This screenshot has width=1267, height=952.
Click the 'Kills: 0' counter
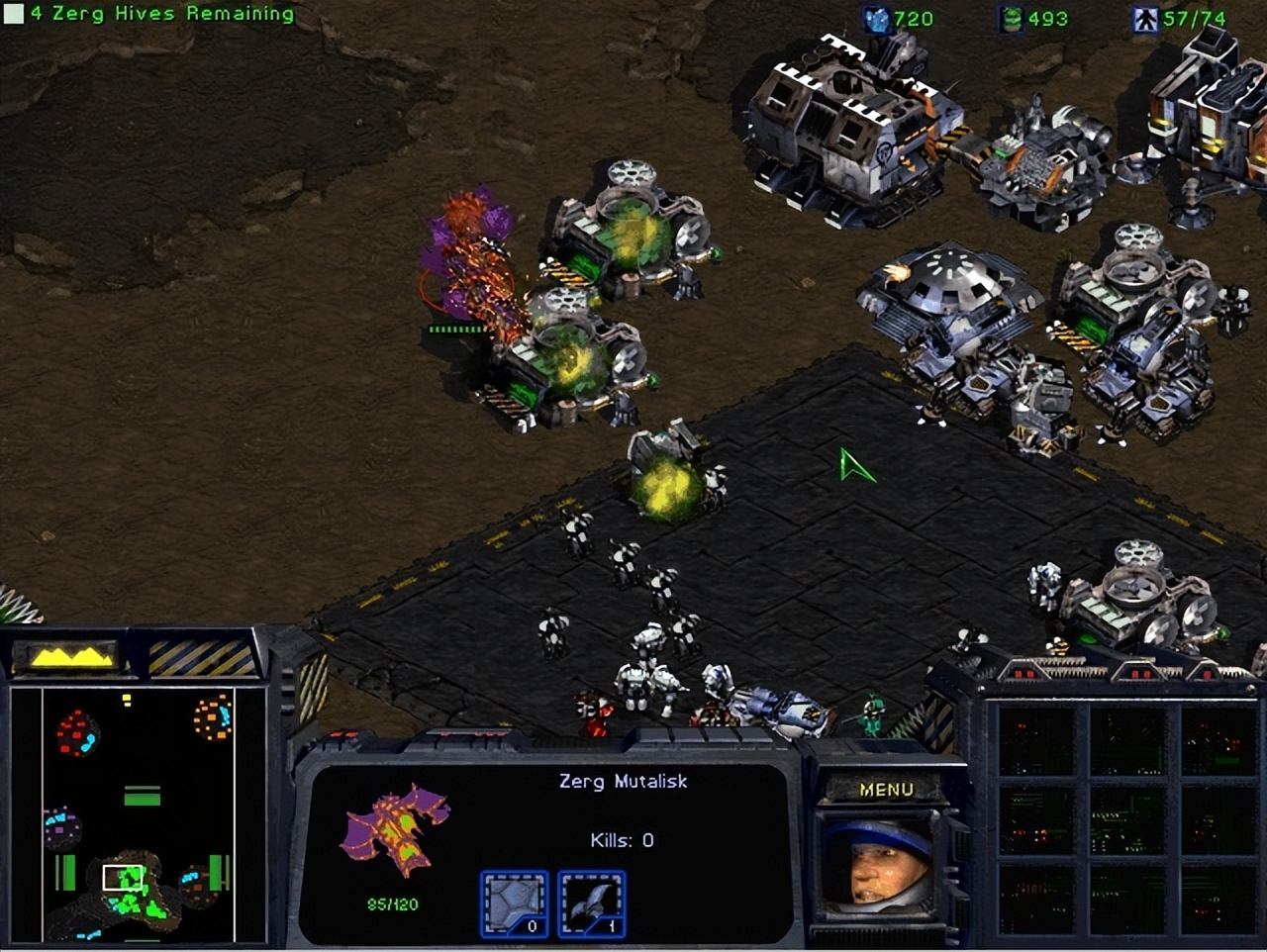[624, 838]
